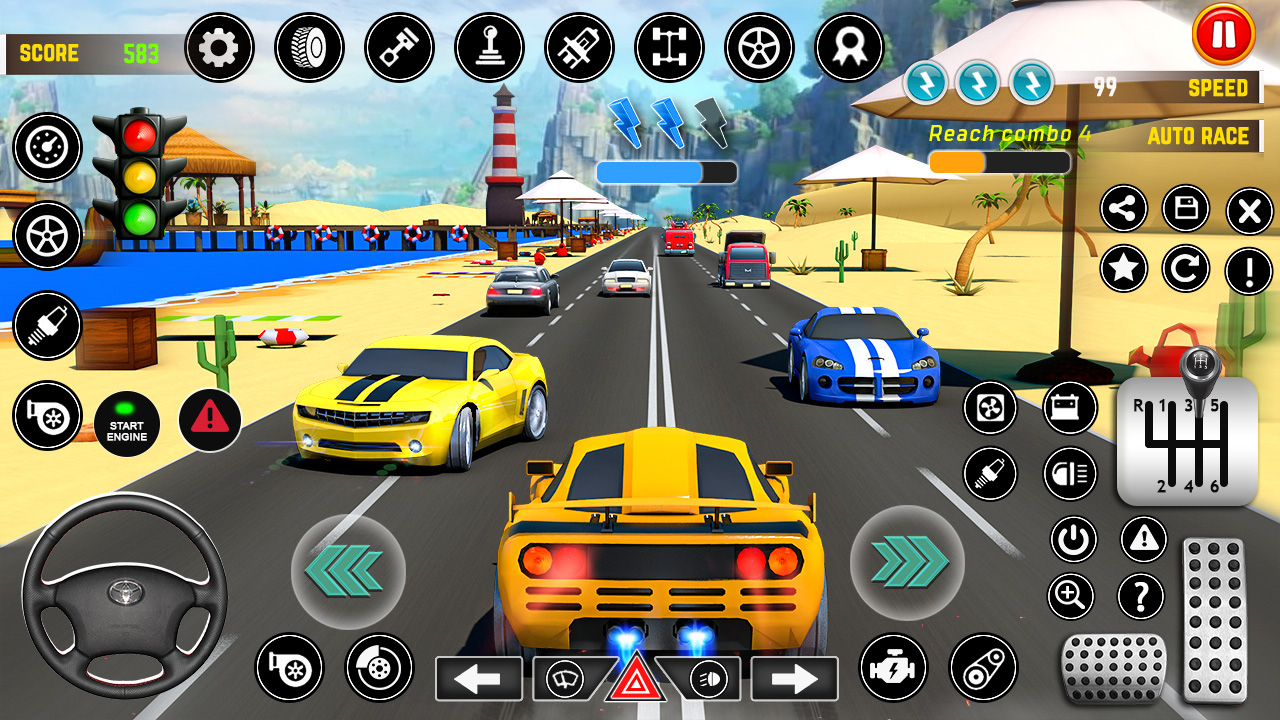Zoom in with the magnifier icon
The image size is (1280, 720).
point(1071,597)
